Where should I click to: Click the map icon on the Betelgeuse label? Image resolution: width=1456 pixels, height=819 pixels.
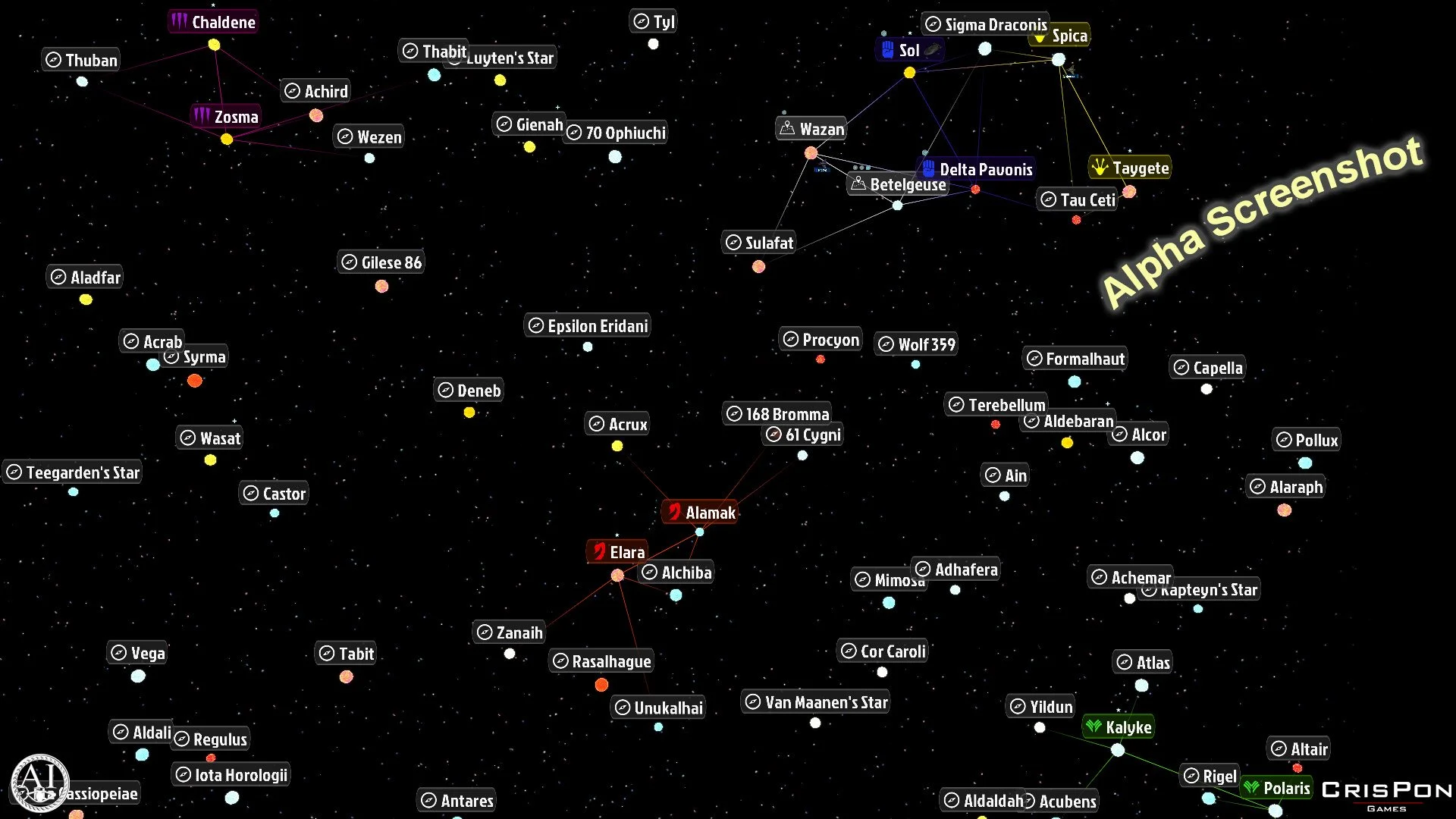[858, 184]
